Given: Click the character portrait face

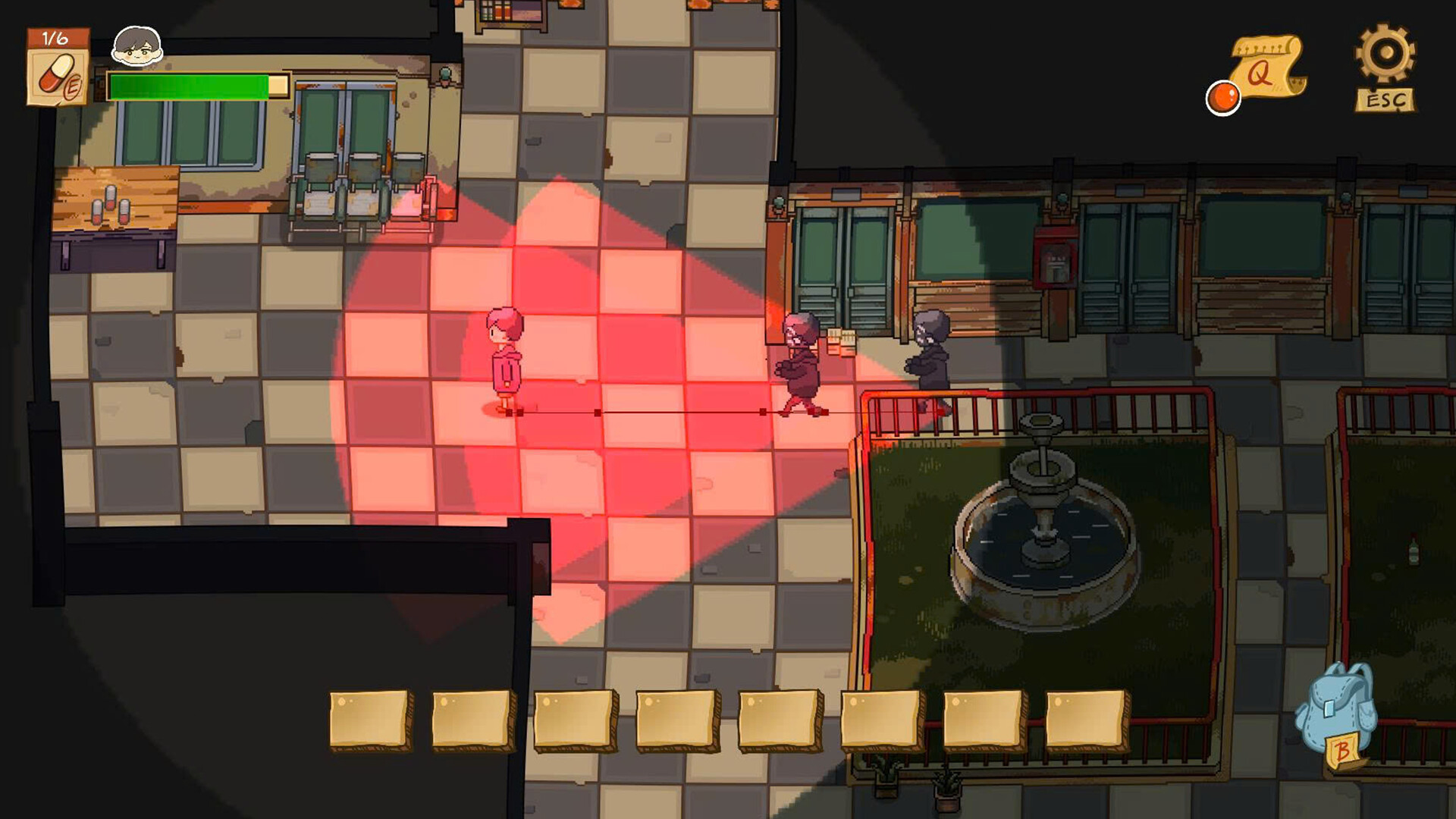Looking at the screenshot, I should pos(137,47).
